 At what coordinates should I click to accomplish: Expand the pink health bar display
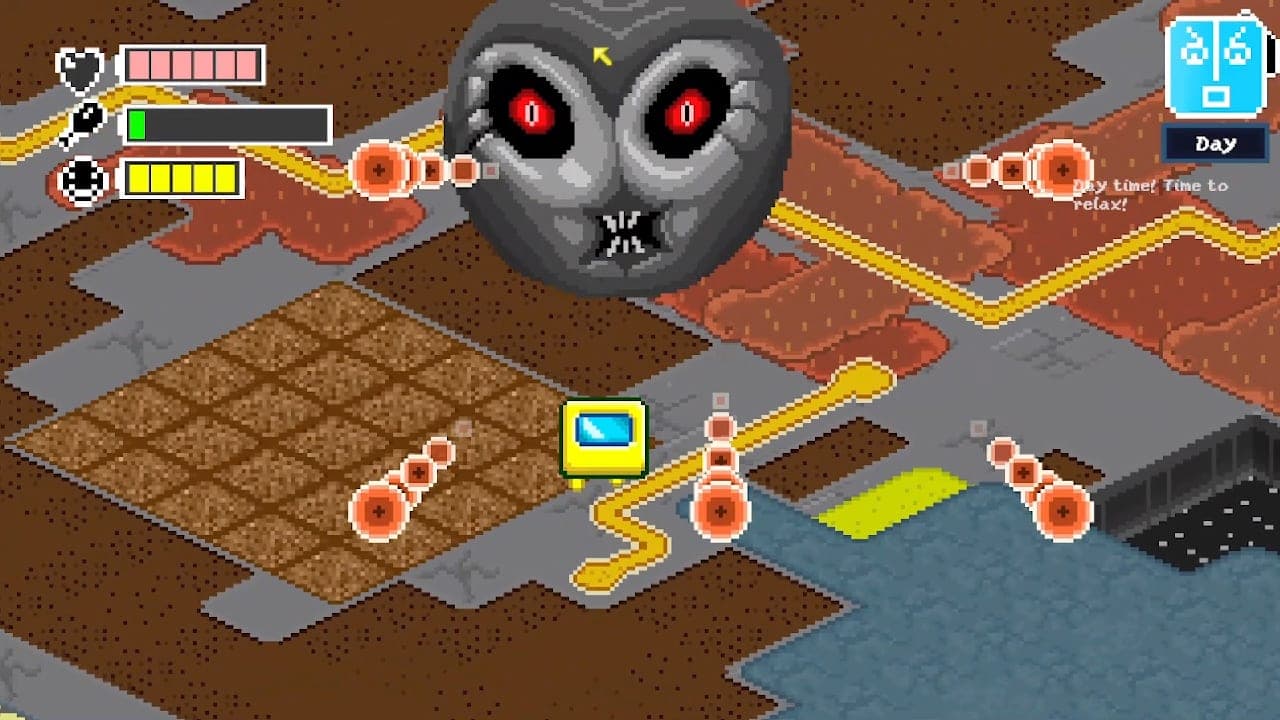point(190,66)
